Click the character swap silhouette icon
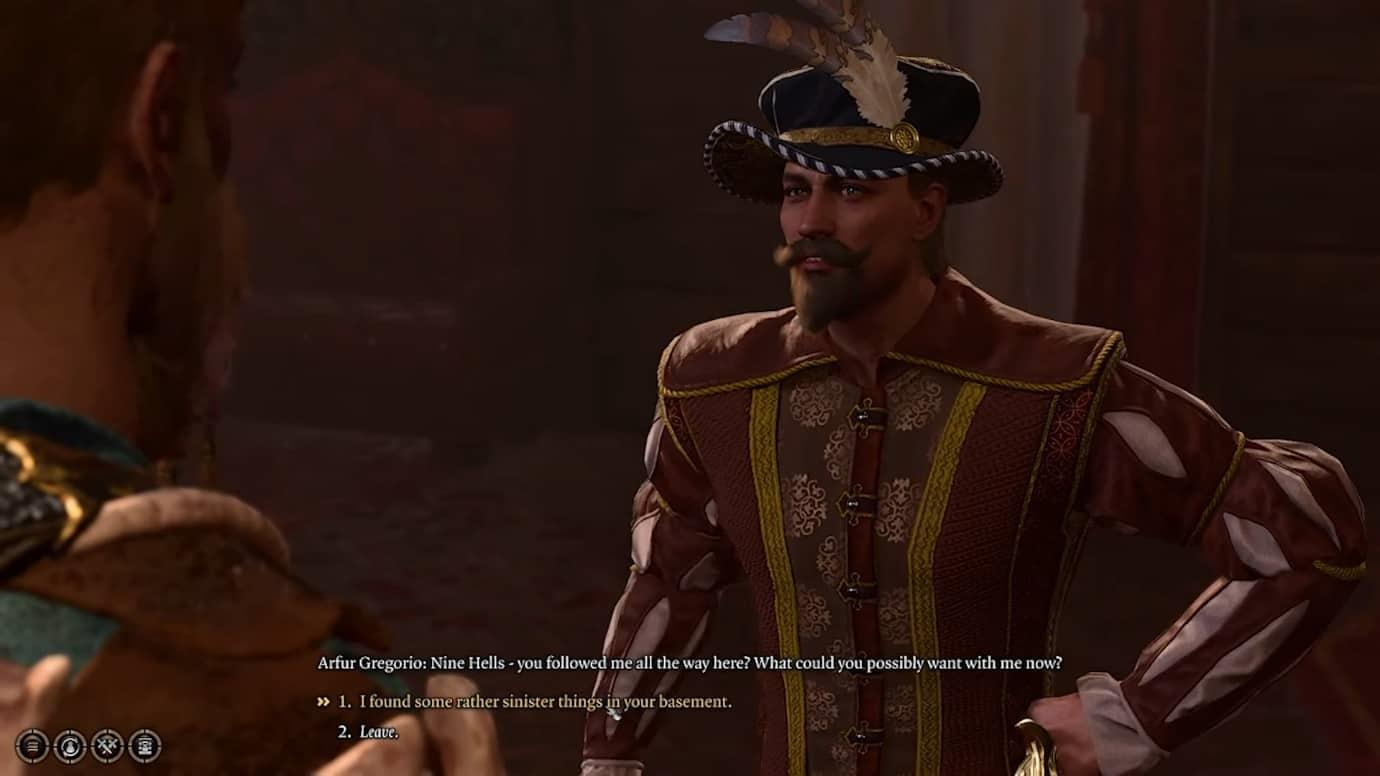The height and width of the screenshot is (776, 1380). point(70,745)
